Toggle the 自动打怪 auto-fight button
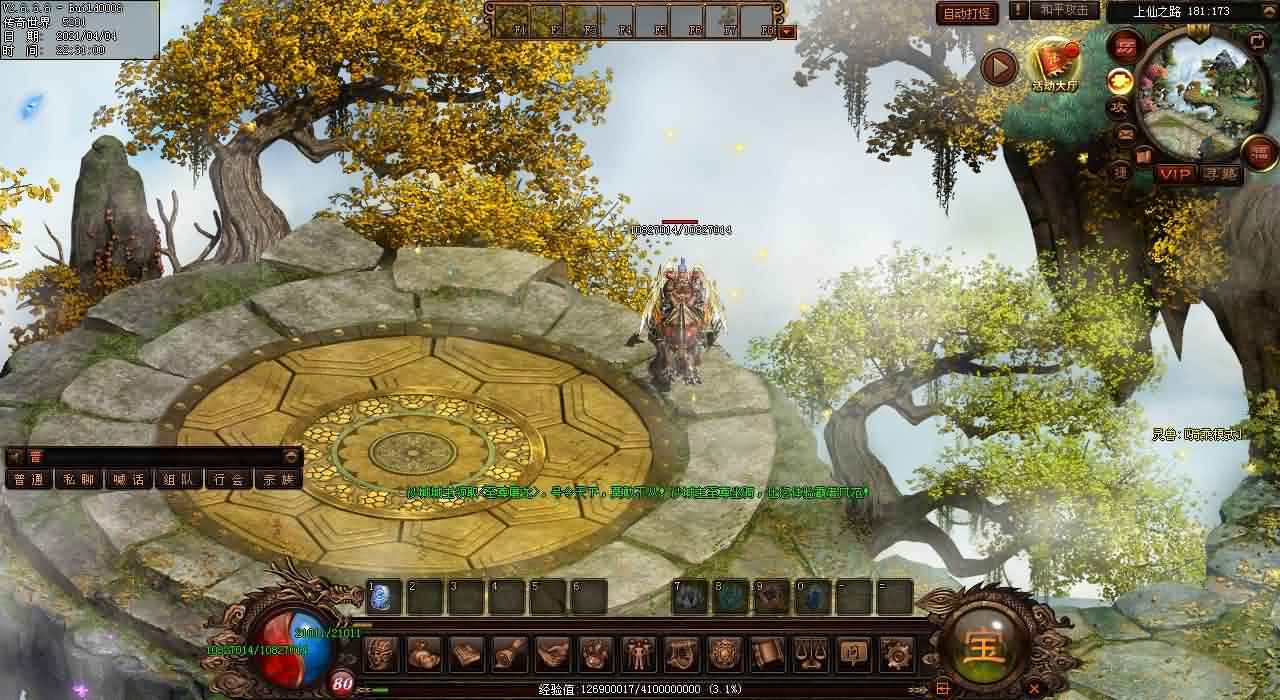The height and width of the screenshot is (700, 1280). pyautogui.click(x=967, y=13)
